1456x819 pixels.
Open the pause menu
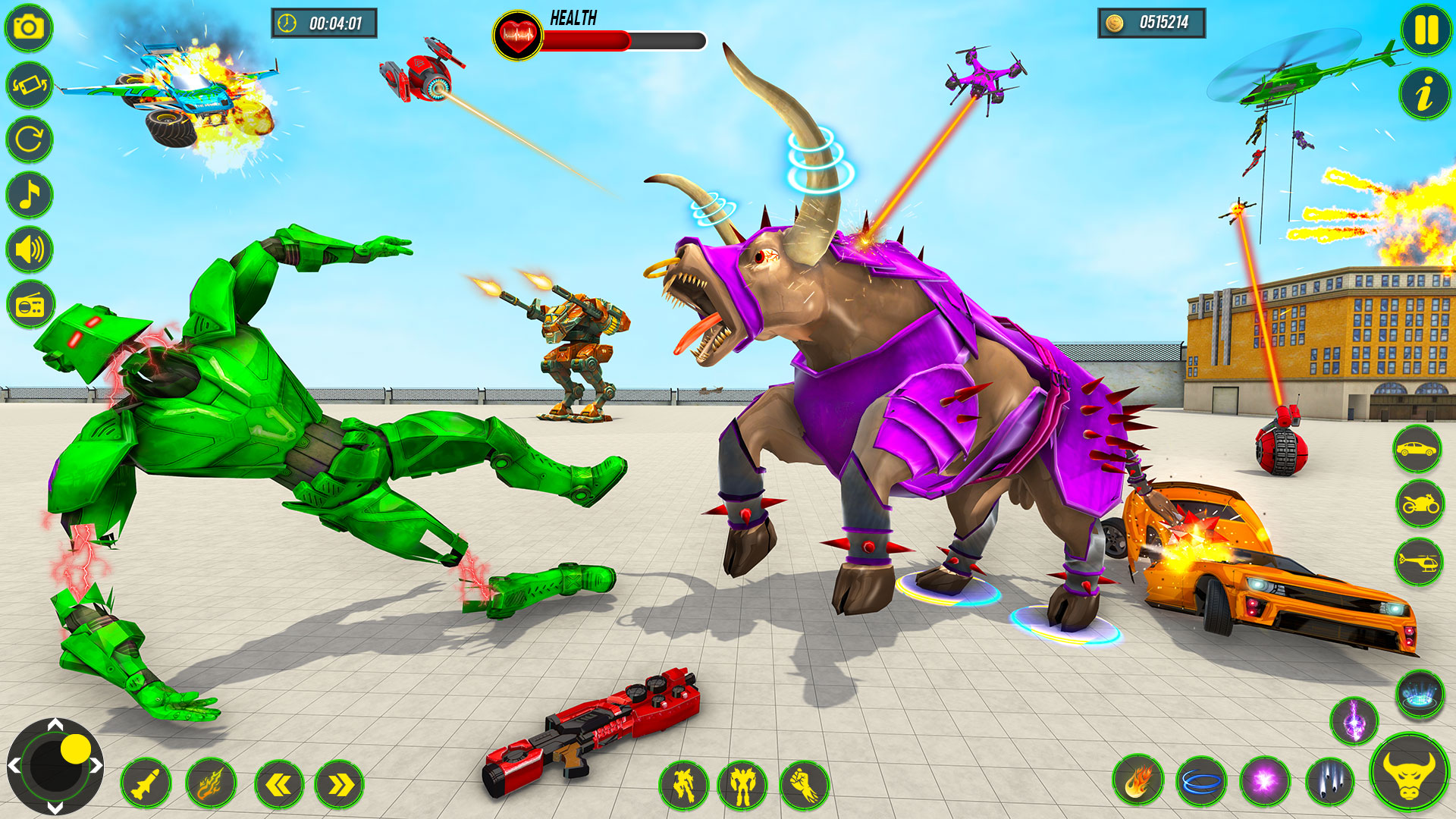(1424, 31)
